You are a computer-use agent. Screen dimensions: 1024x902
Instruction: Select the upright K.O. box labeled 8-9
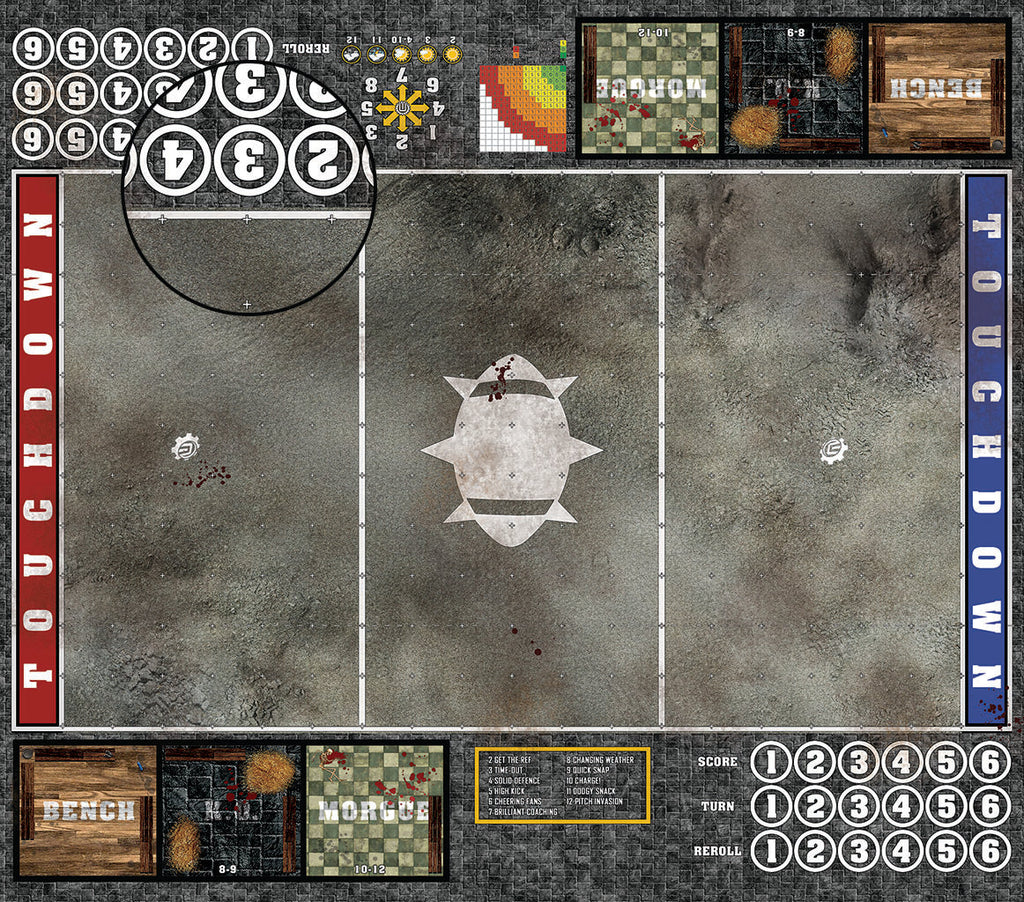(232, 810)
